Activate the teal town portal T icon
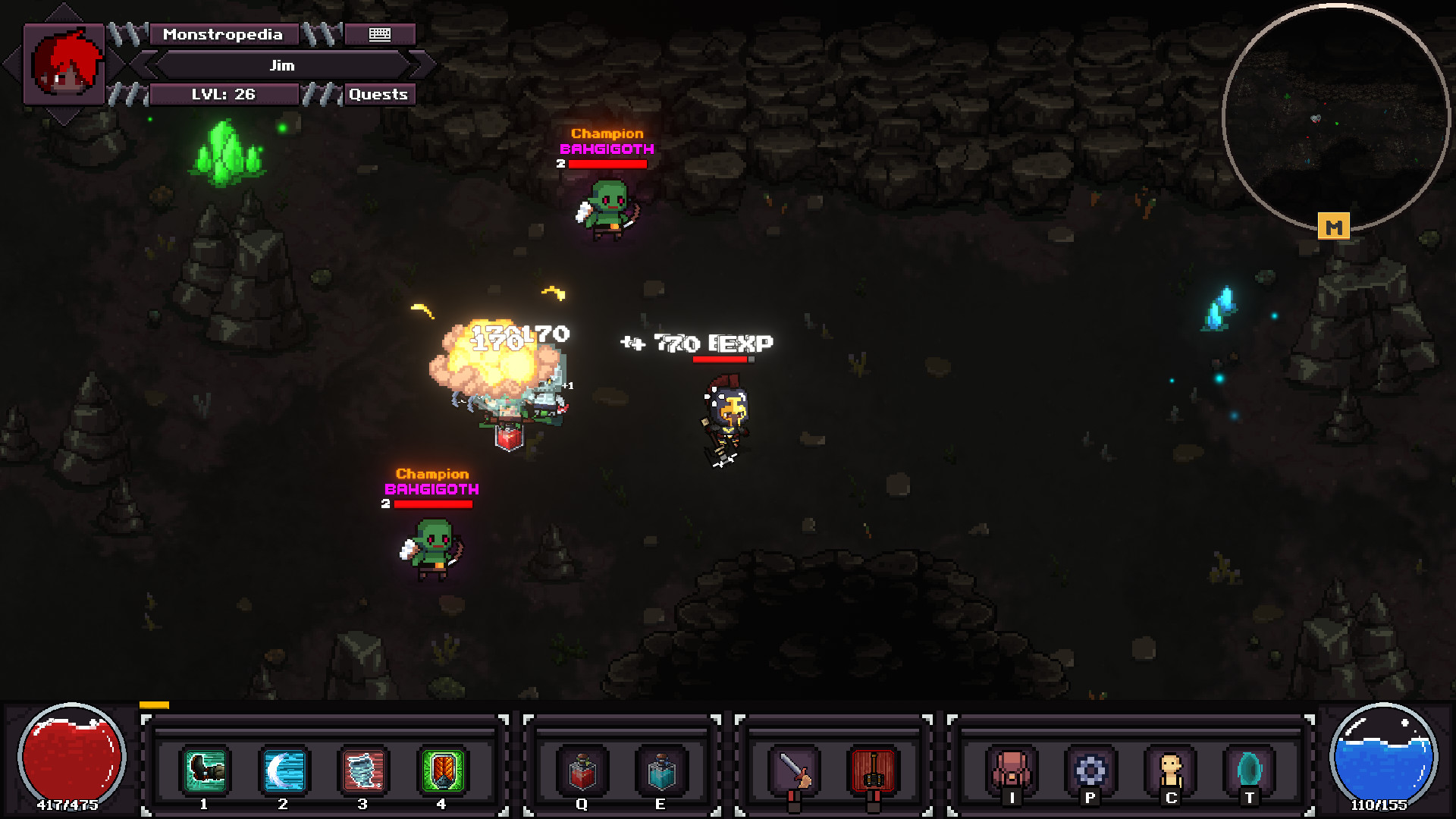The image size is (1456, 819). coord(1251,767)
